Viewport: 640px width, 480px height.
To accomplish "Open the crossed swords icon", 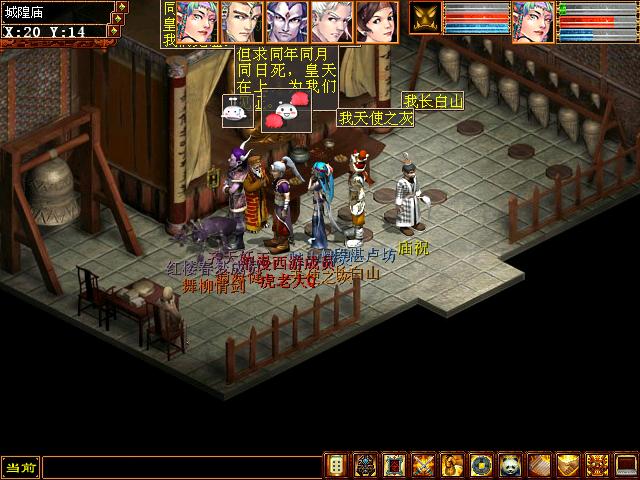I will [x=423, y=466].
